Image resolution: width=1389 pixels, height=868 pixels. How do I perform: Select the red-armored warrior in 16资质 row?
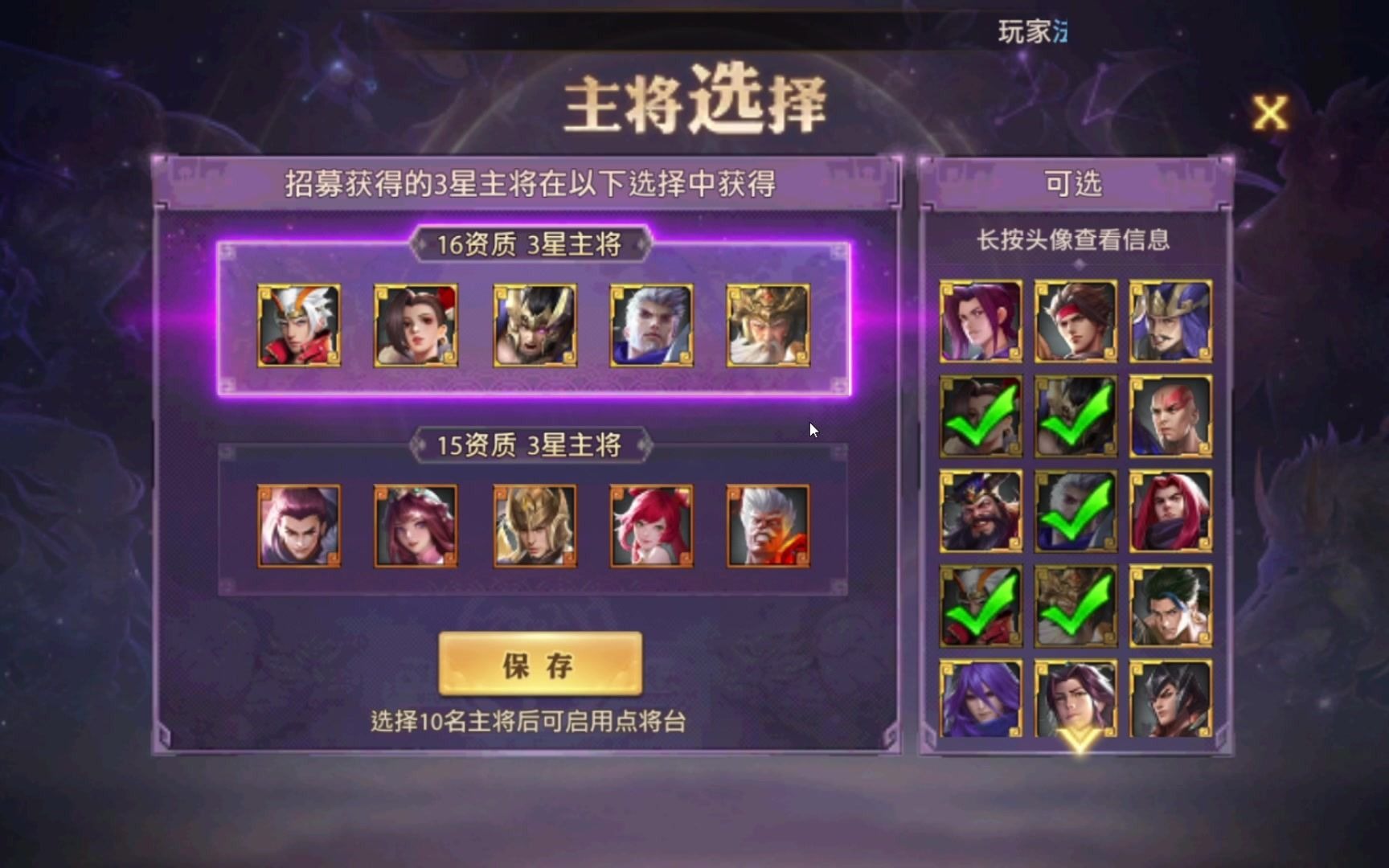(x=300, y=325)
